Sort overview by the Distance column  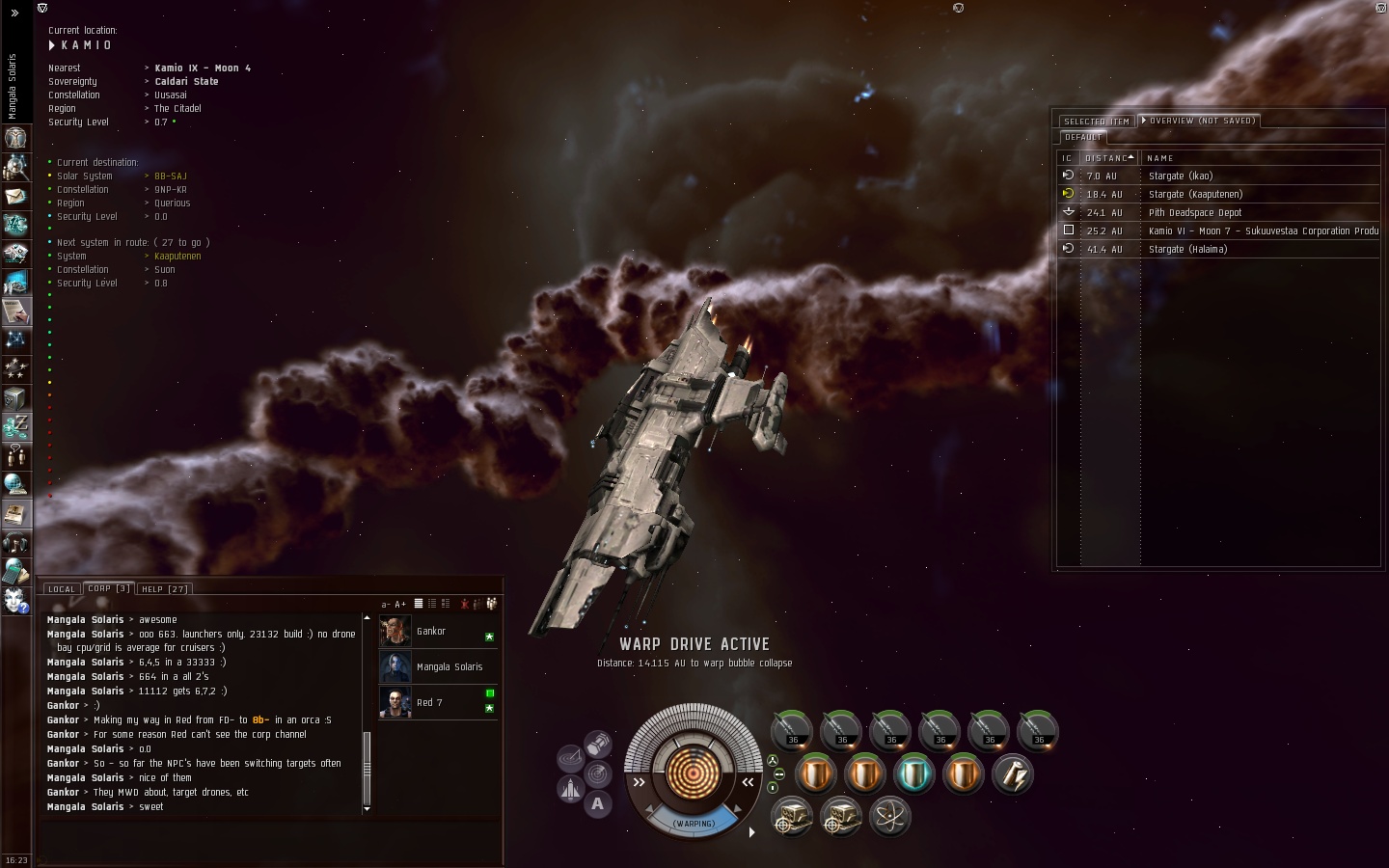coord(1107,158)
